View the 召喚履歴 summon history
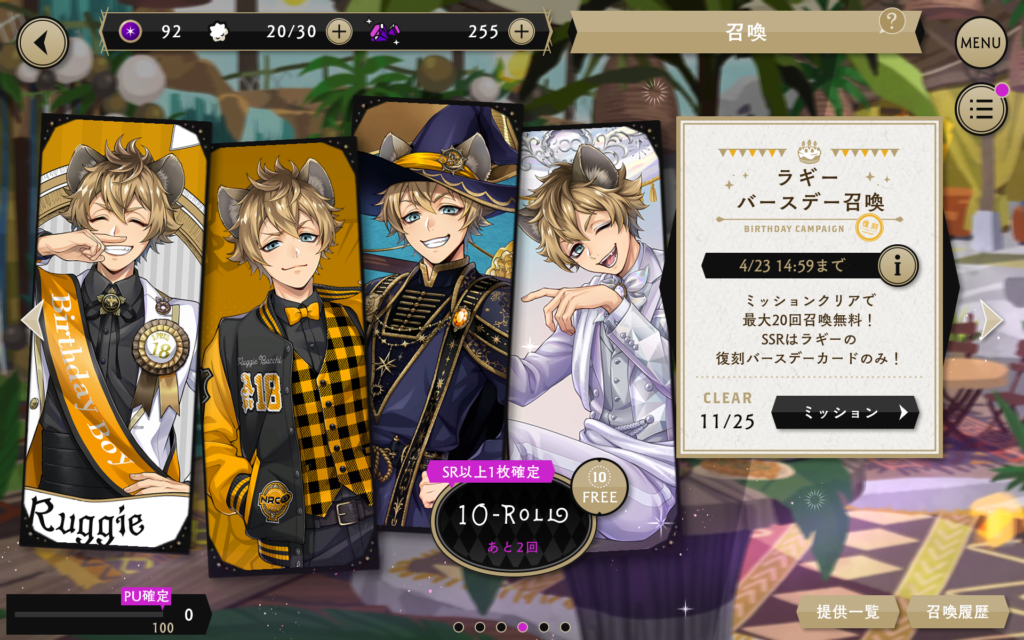This screenshot has height=640, width=1024. click(957, 612)
